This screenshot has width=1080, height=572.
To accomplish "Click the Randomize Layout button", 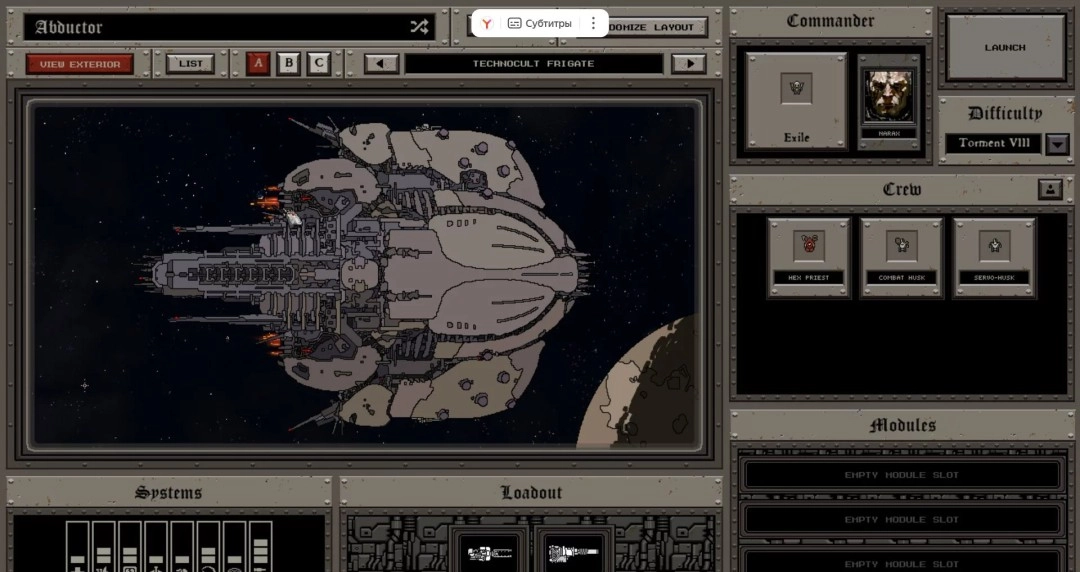I will pyautogui.click(x=657, y=27).
